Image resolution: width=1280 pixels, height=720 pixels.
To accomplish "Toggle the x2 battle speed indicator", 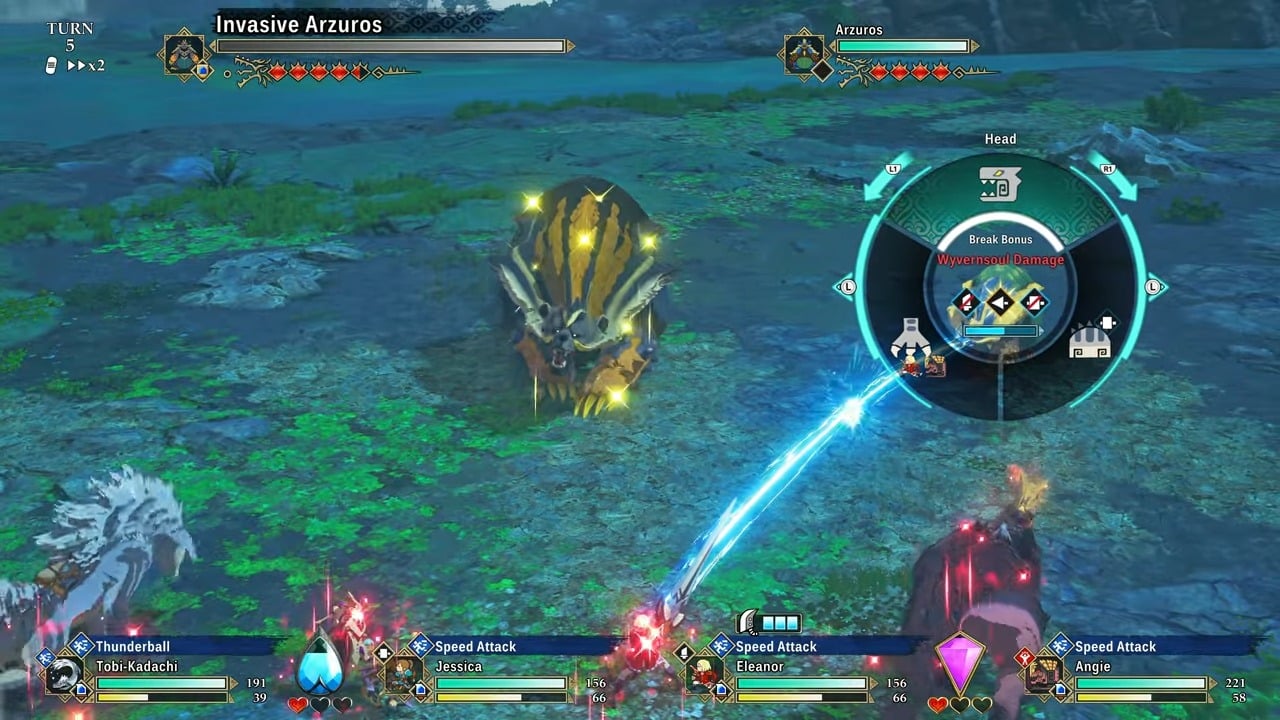I will [85, 65].
